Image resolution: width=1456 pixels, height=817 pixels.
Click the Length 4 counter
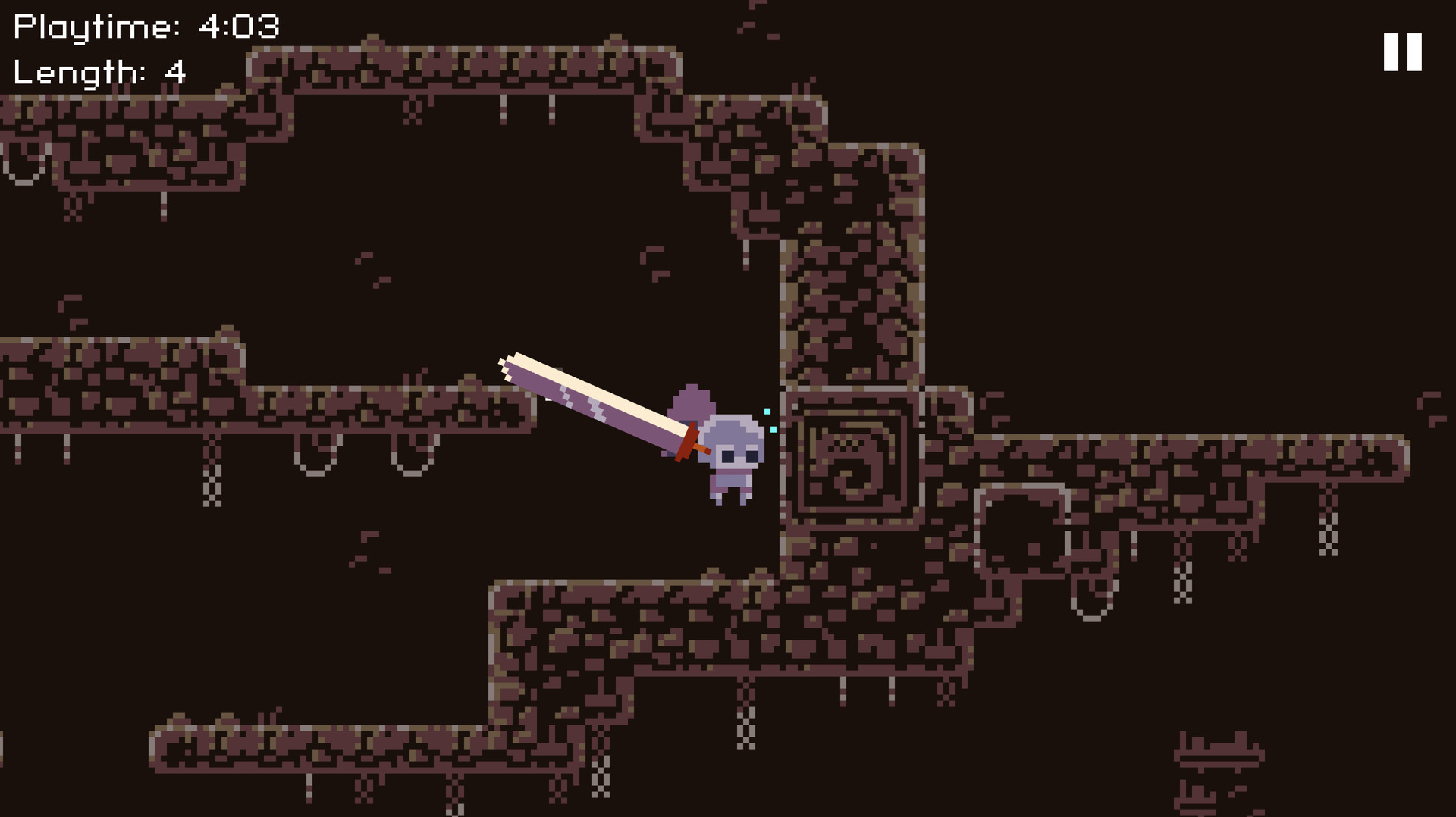point(99,73)
